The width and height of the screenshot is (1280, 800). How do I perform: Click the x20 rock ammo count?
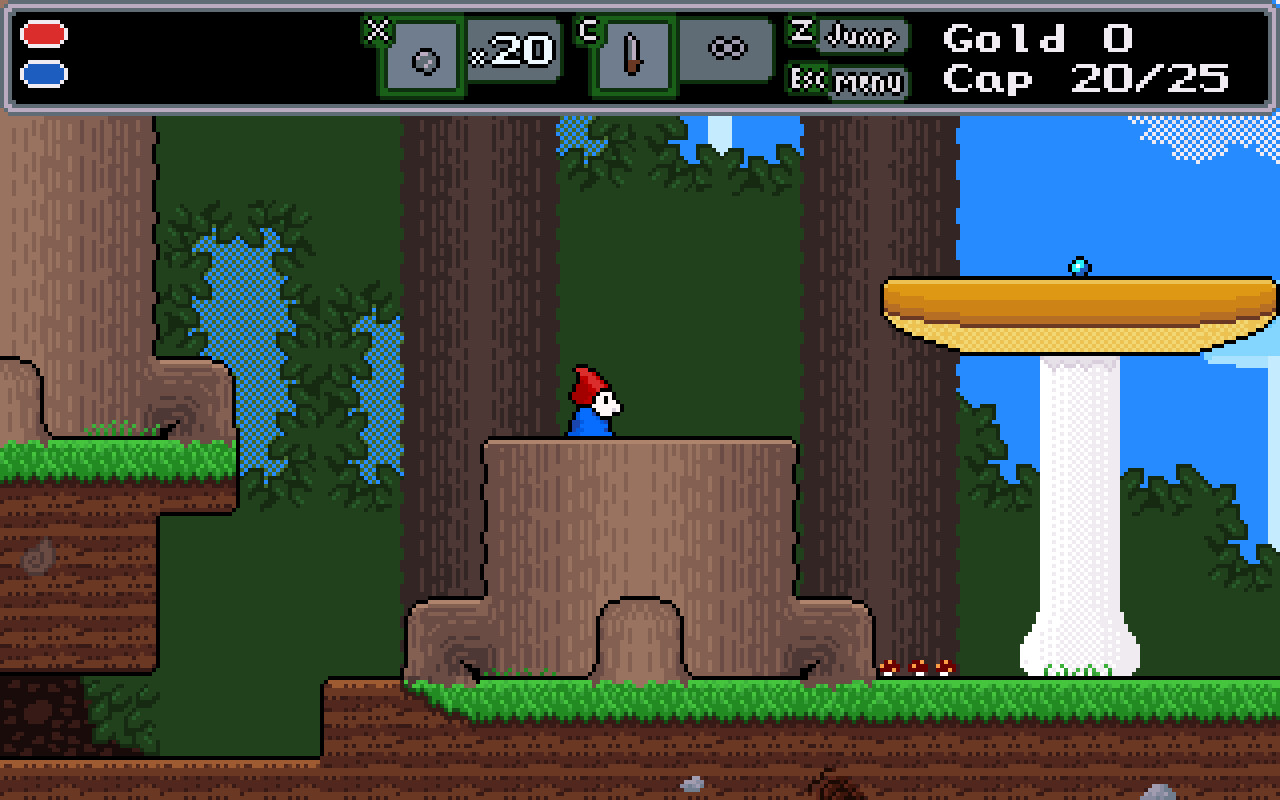click(x=510, y=48)
